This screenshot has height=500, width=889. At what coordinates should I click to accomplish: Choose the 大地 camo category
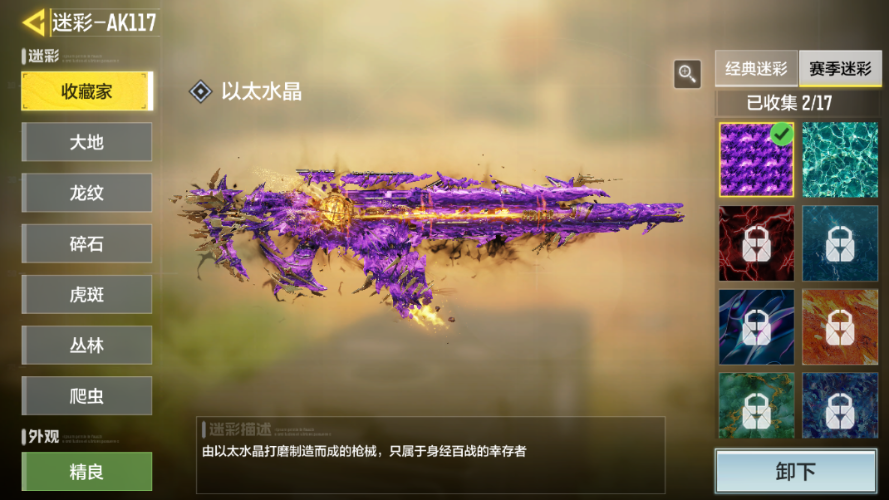click(87, 142)
